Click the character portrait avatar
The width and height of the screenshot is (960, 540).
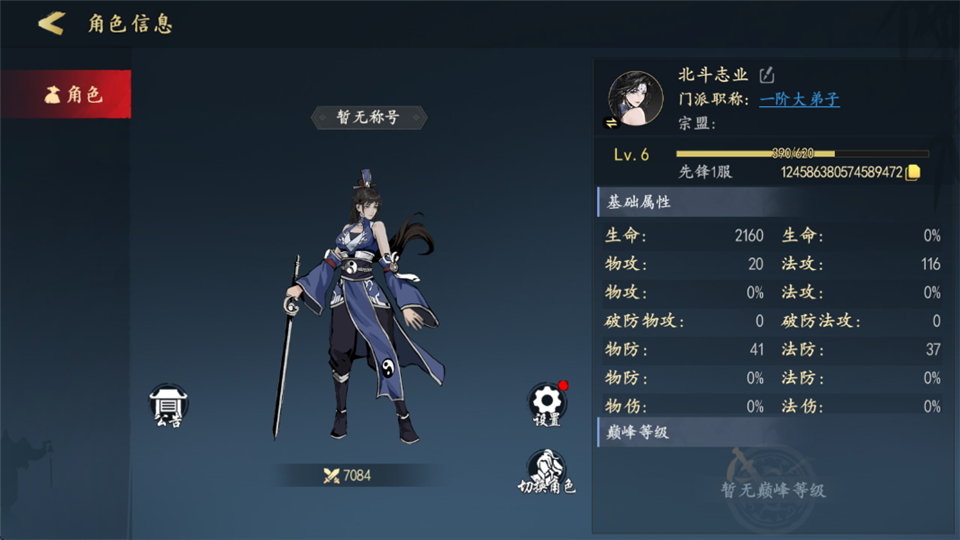point(636,98)
